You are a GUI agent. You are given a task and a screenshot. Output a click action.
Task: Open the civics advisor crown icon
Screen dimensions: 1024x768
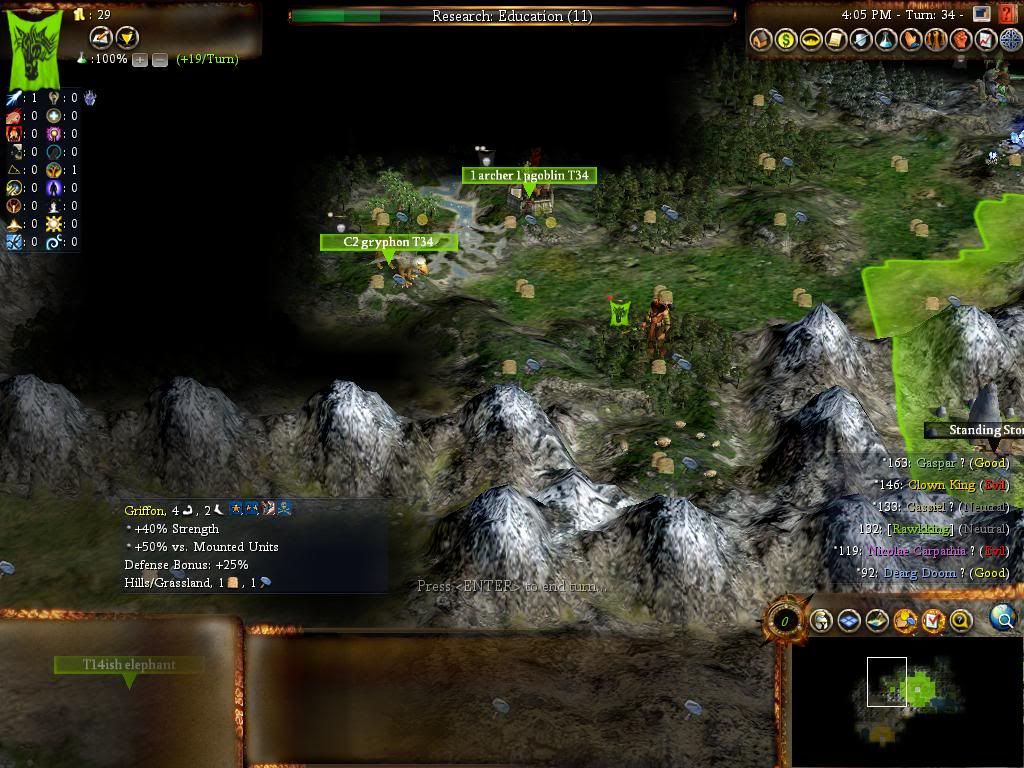812,40
